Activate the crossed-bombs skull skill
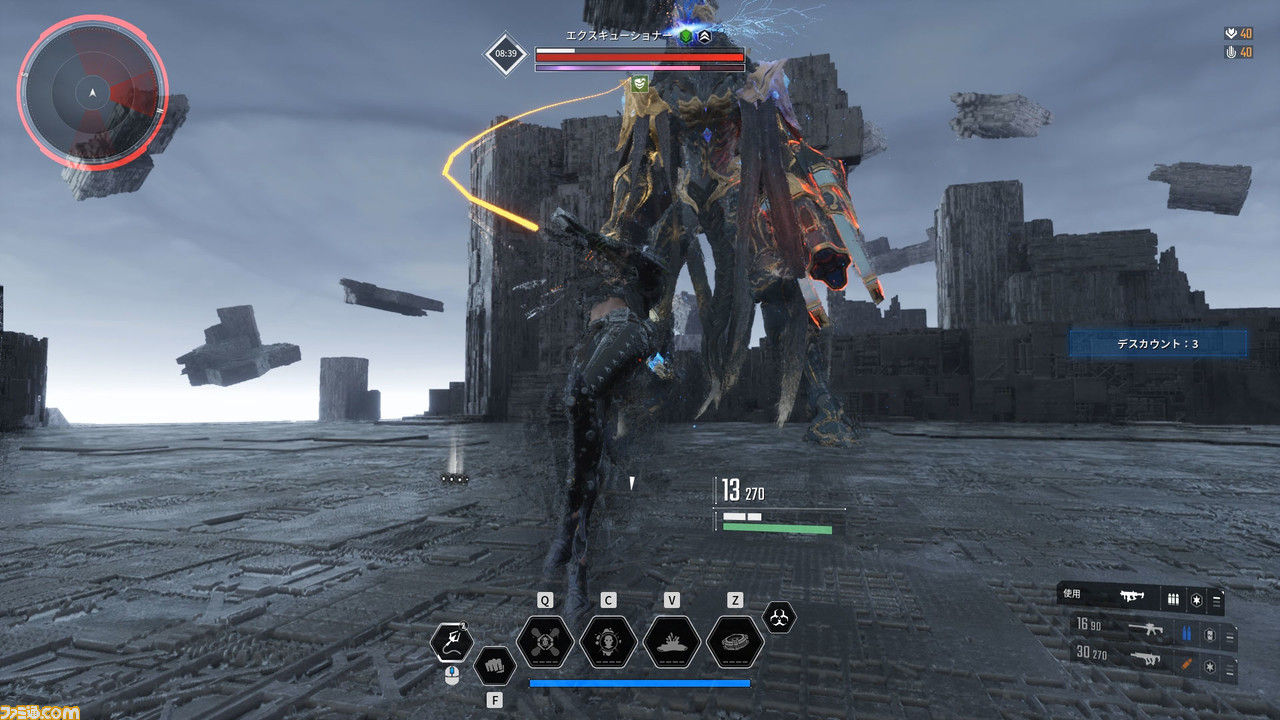The height and width of the screenshot is (720, 1280). (545, 642)
